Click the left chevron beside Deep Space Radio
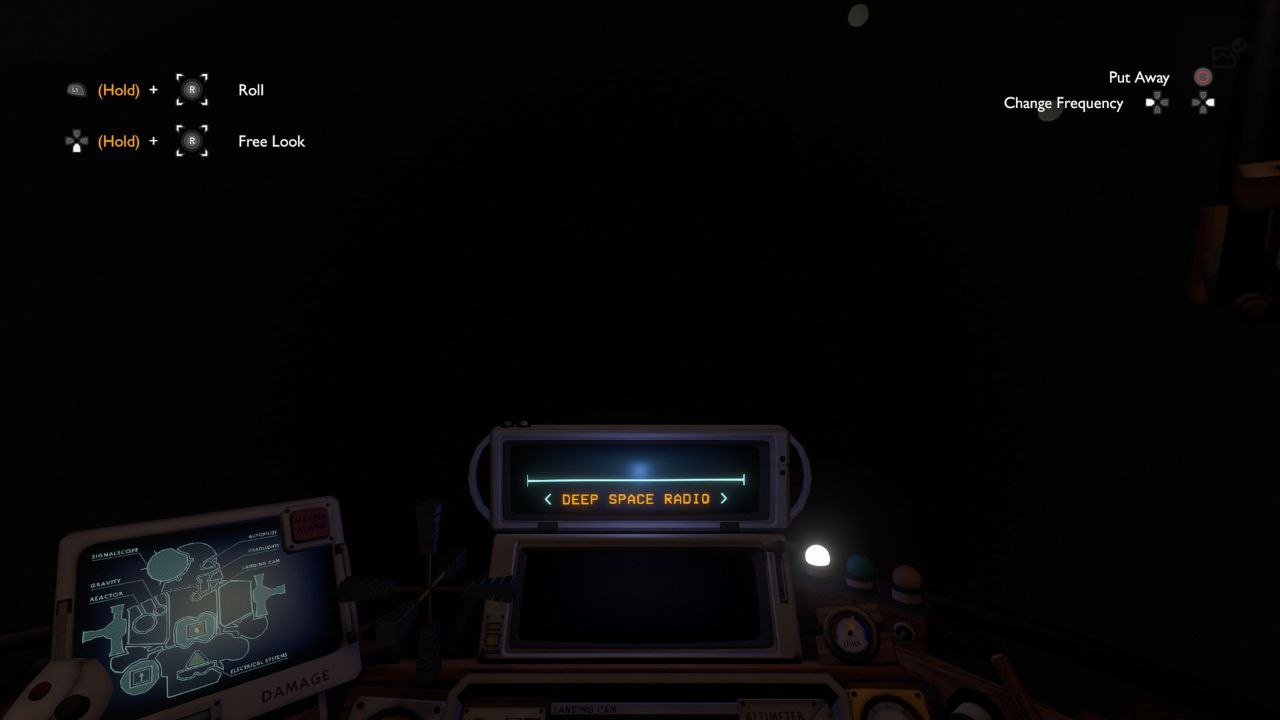Image resolution: width=1280 pixels, height=720 pixels. coord(548,498)
